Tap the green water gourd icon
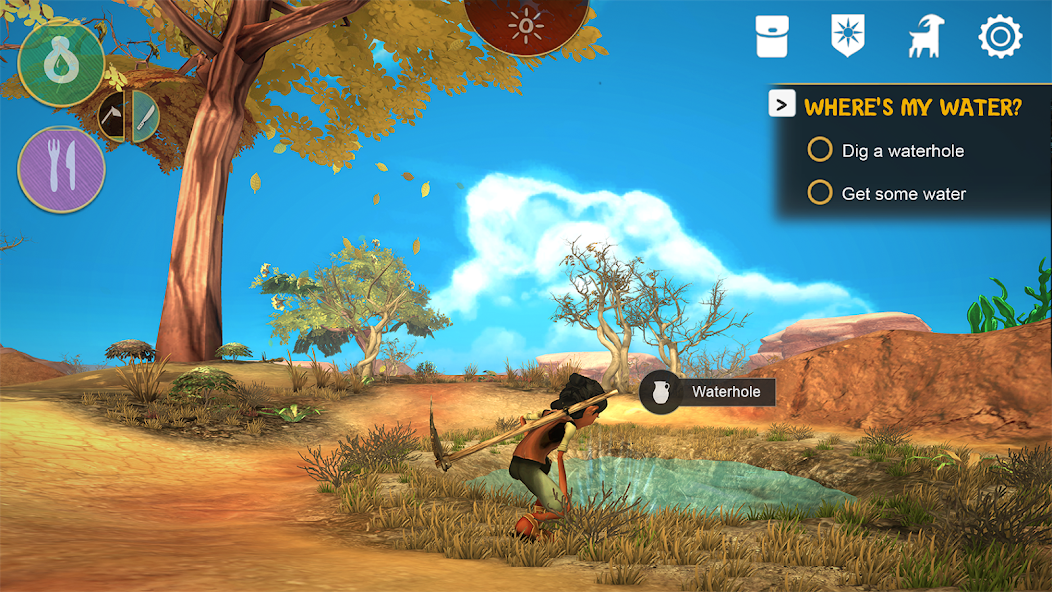Viewport: 1052px width, 592px height. coord(61,63)
